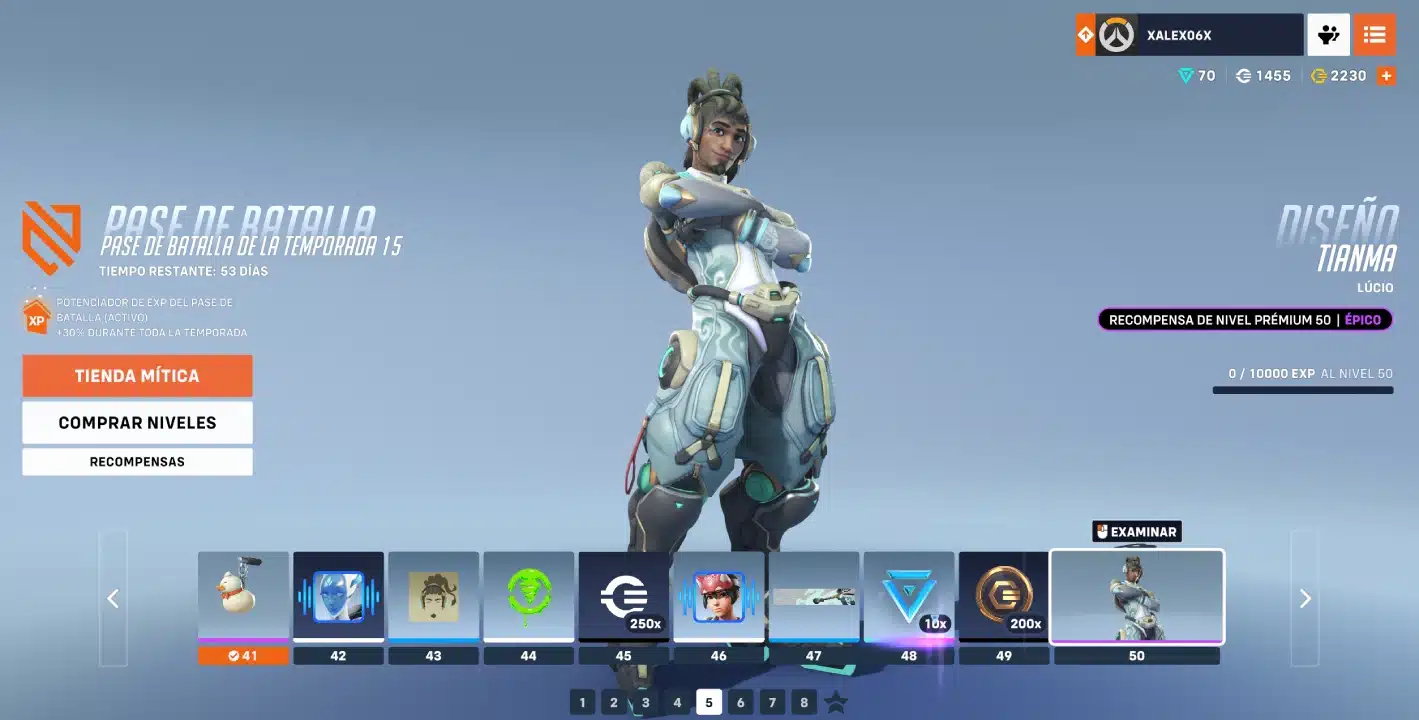This screenshot has width=1419, height=720.
Task: Choose the weapon reward at level 47
Action: coord(813,597)
